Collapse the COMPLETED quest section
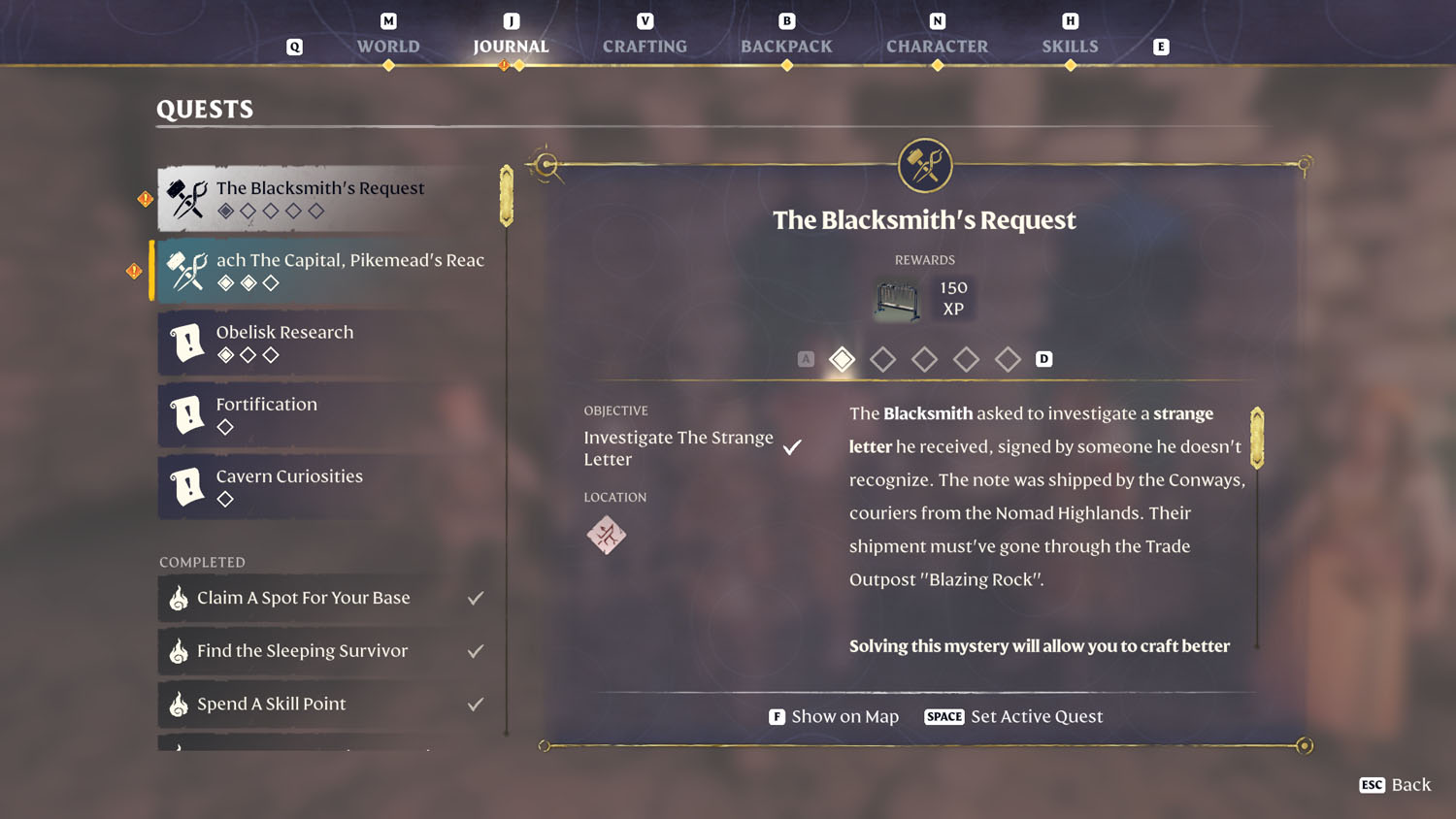This screenshot has width=1456, height=819. (x=202, y=562)
